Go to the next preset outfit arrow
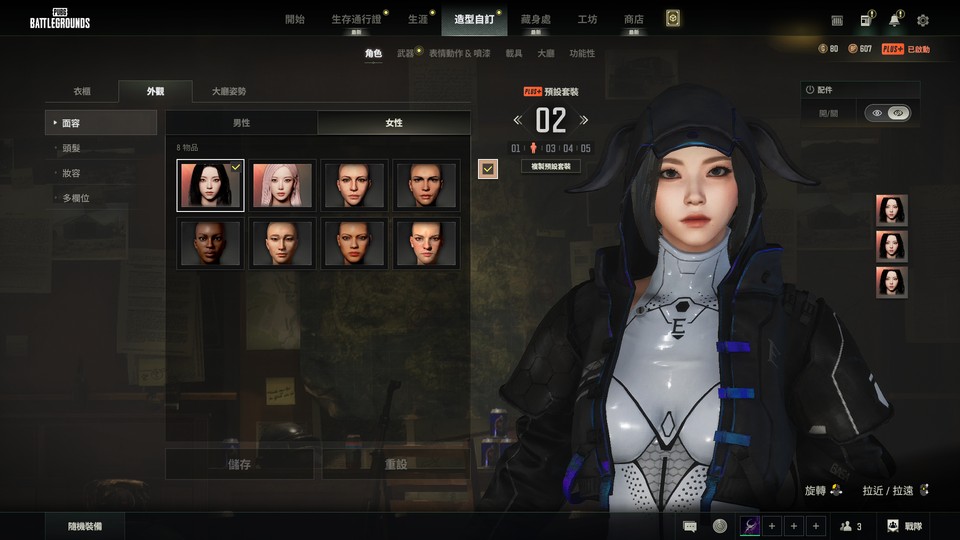Screen dimensions: 960x540 pos(584,121)
